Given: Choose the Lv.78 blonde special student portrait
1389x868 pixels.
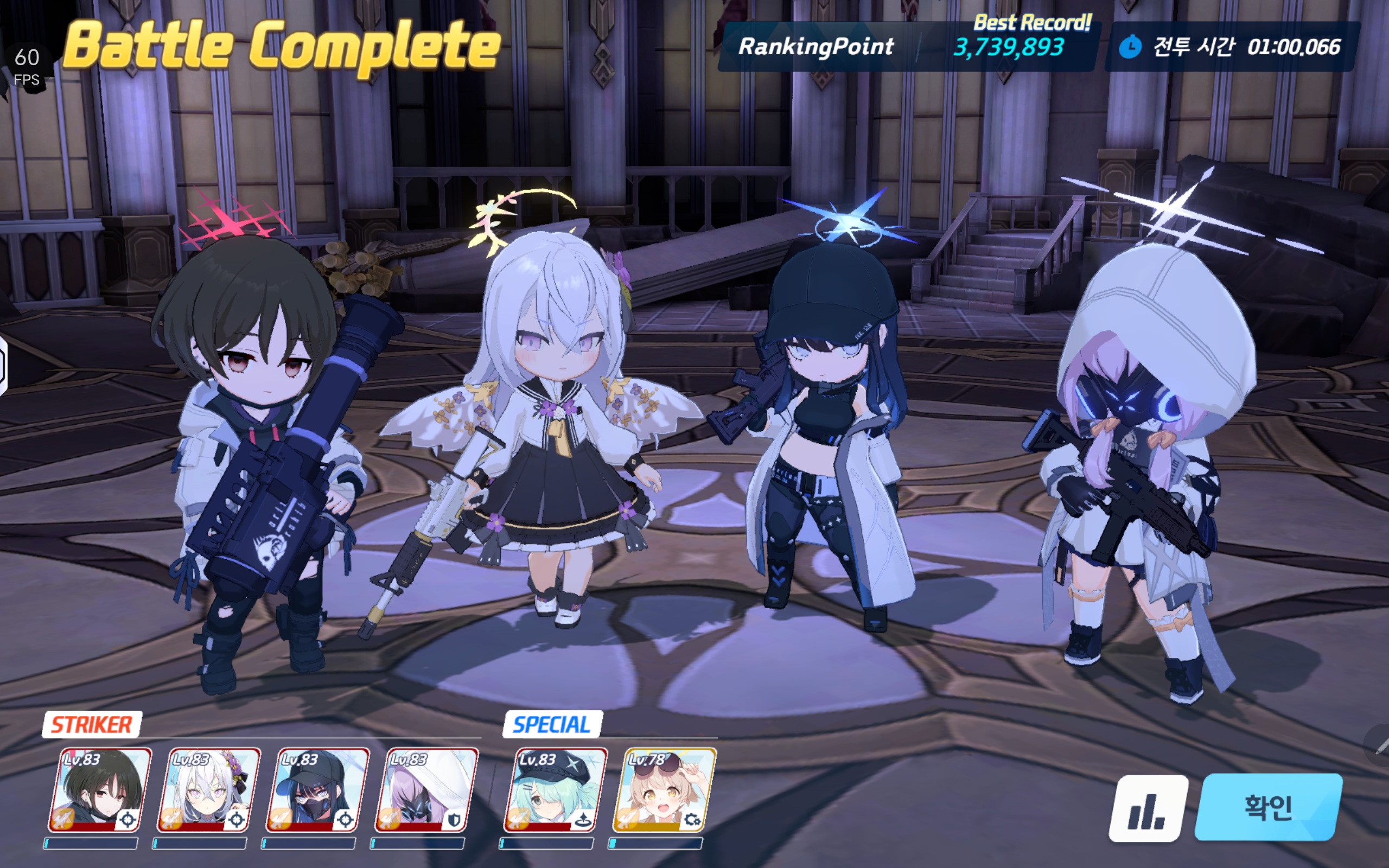Looking at the screenshot, I should [x=664, y=790].
